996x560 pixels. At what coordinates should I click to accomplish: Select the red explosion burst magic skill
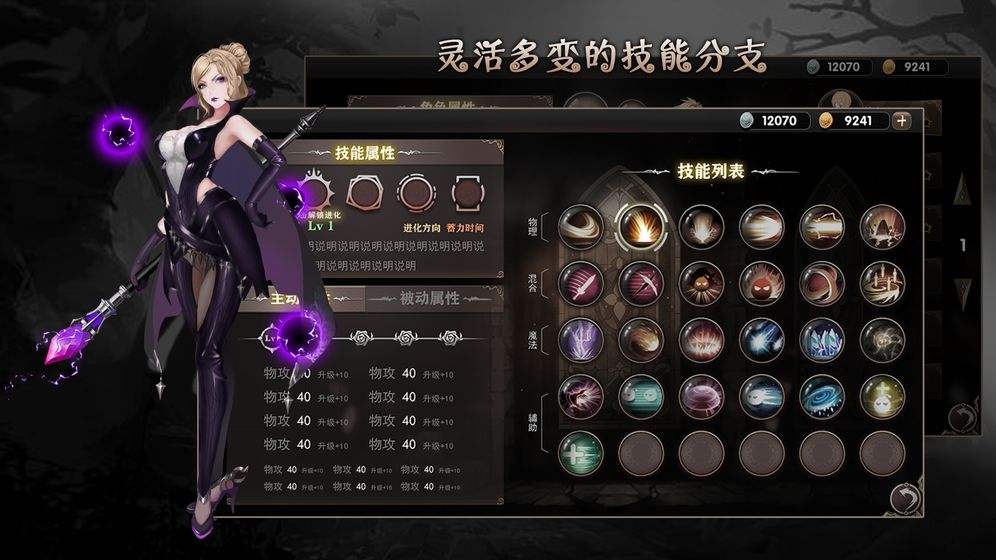click(x=702, y=339)
